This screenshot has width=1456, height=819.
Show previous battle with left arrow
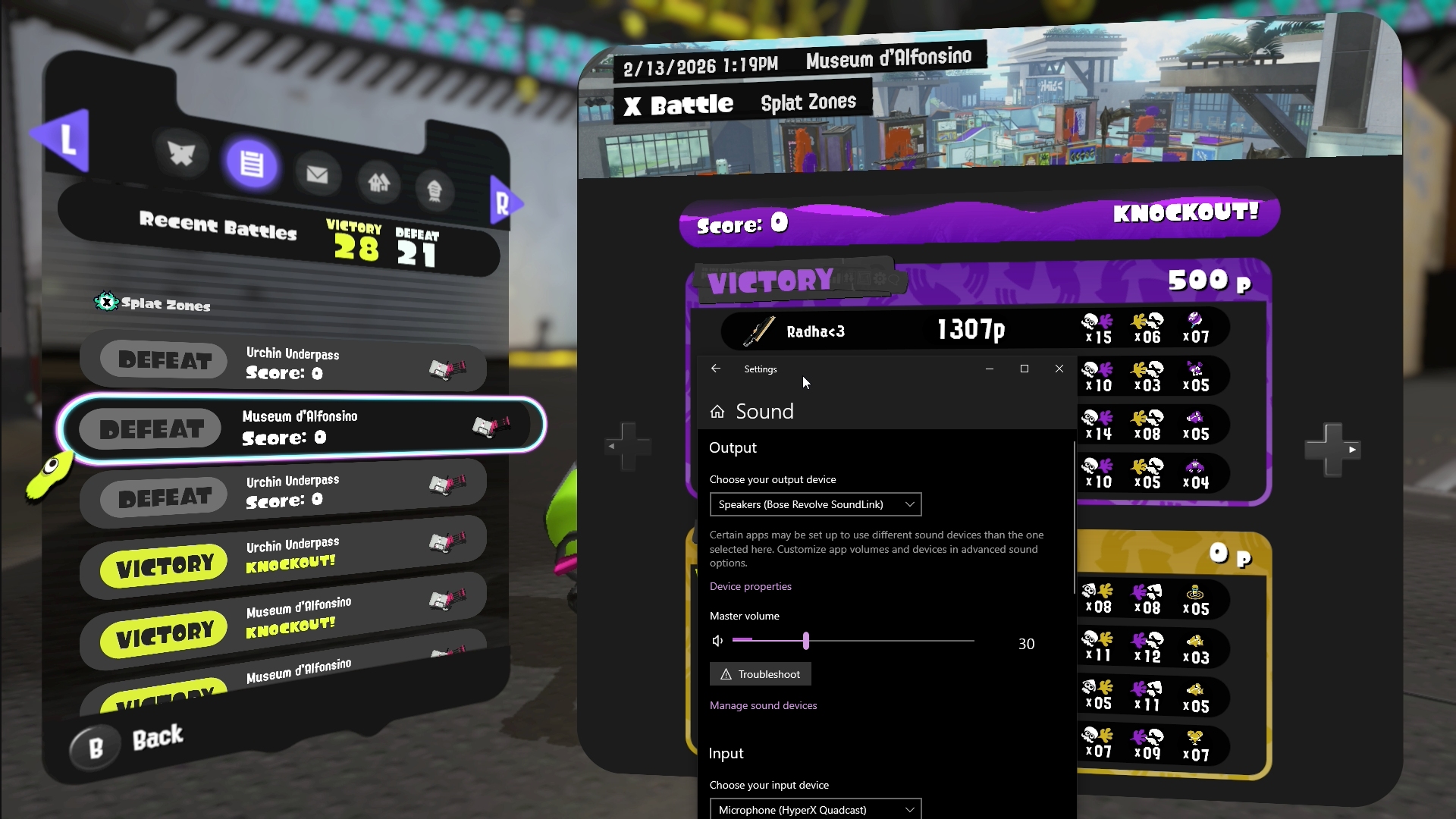[628, 446]
